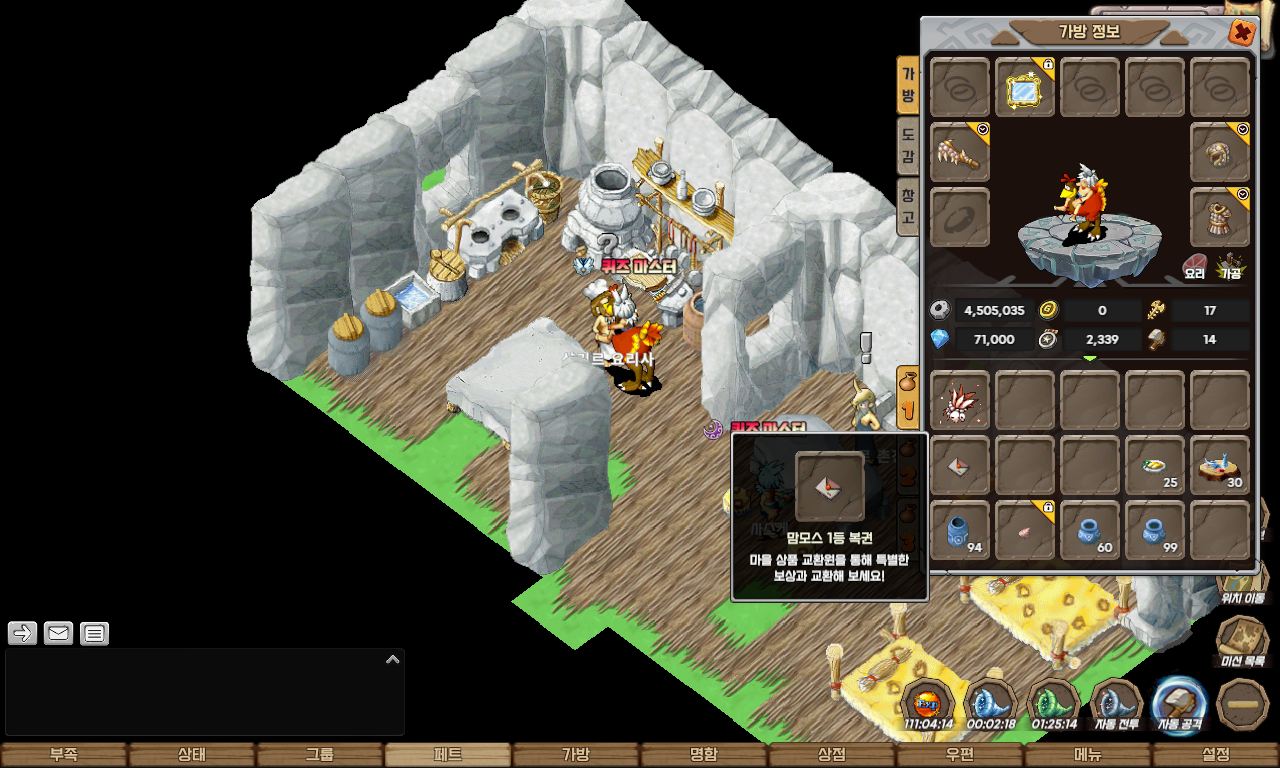Pick the blue jar stack of 94
Image resolution: width=1280 pixels, height=768 pixels.
[x=960, y=530]
